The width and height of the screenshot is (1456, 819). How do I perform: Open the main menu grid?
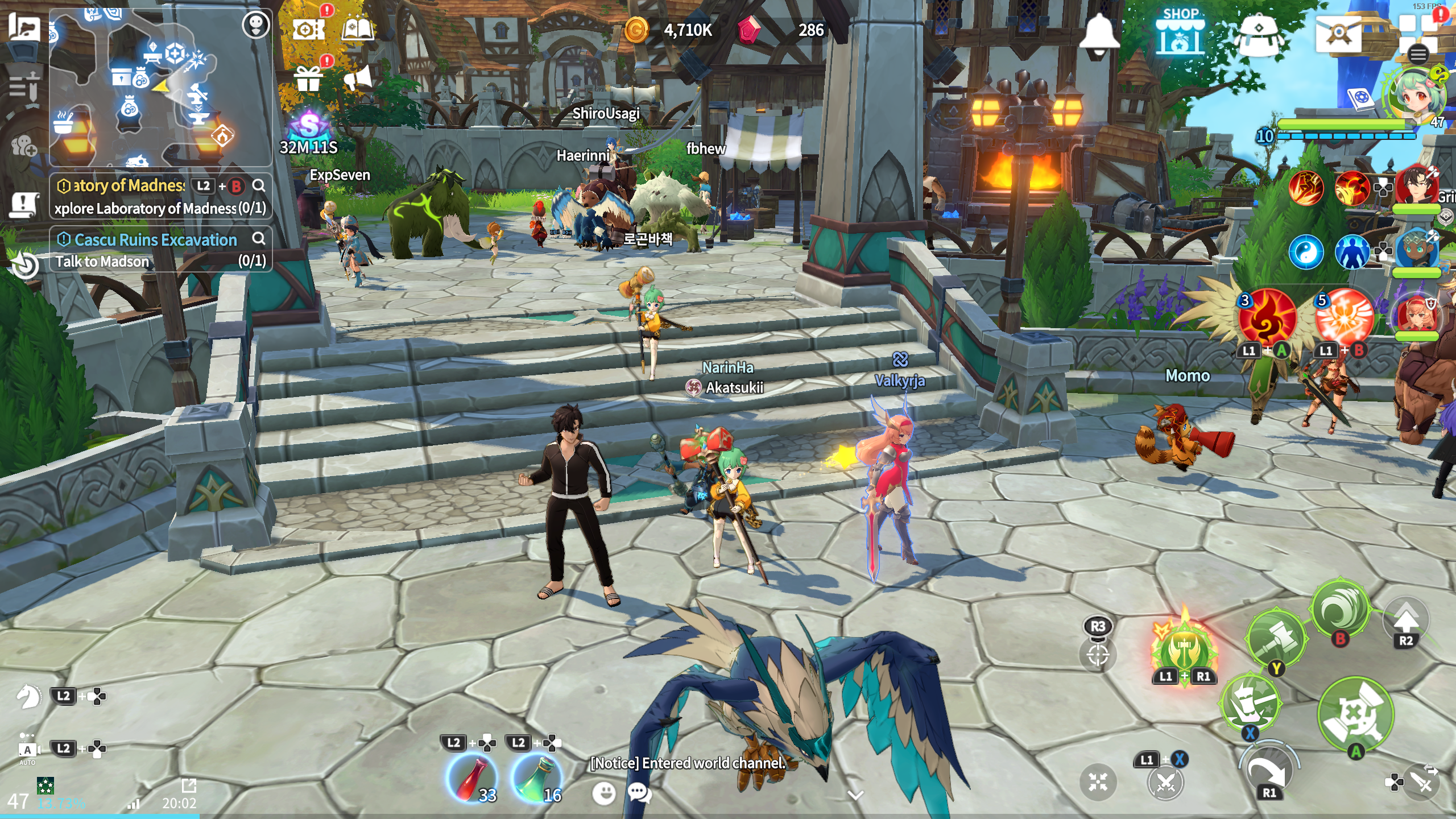pos(1418,34)
